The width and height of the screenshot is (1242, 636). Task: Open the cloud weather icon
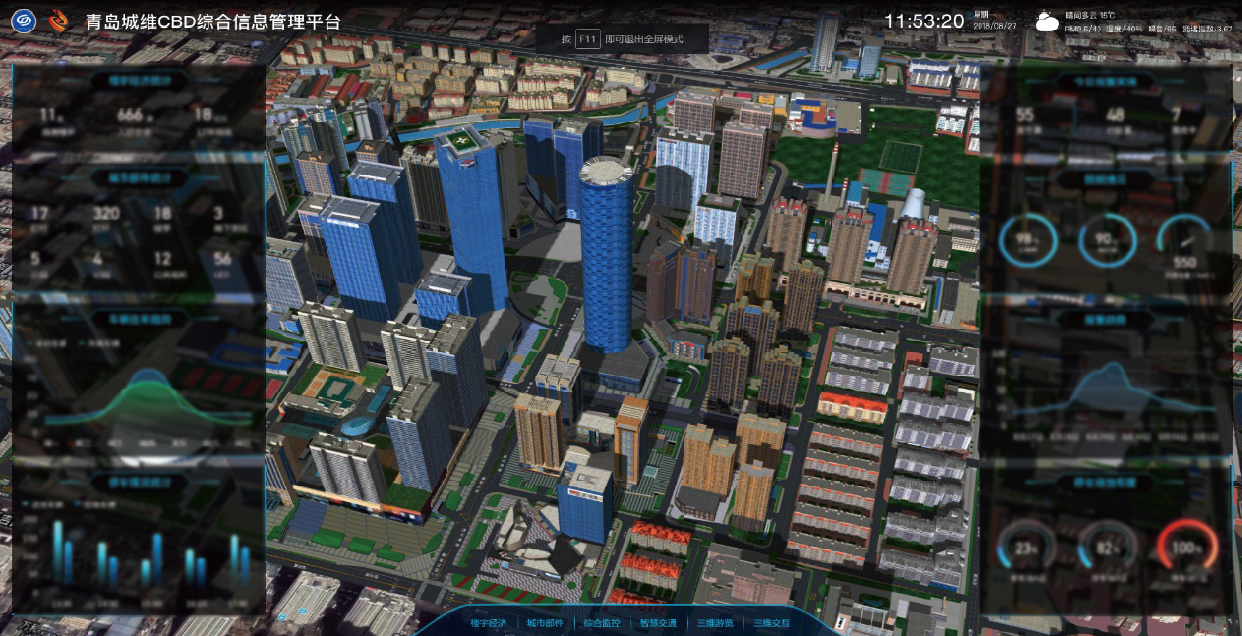tap(1047, 22)
